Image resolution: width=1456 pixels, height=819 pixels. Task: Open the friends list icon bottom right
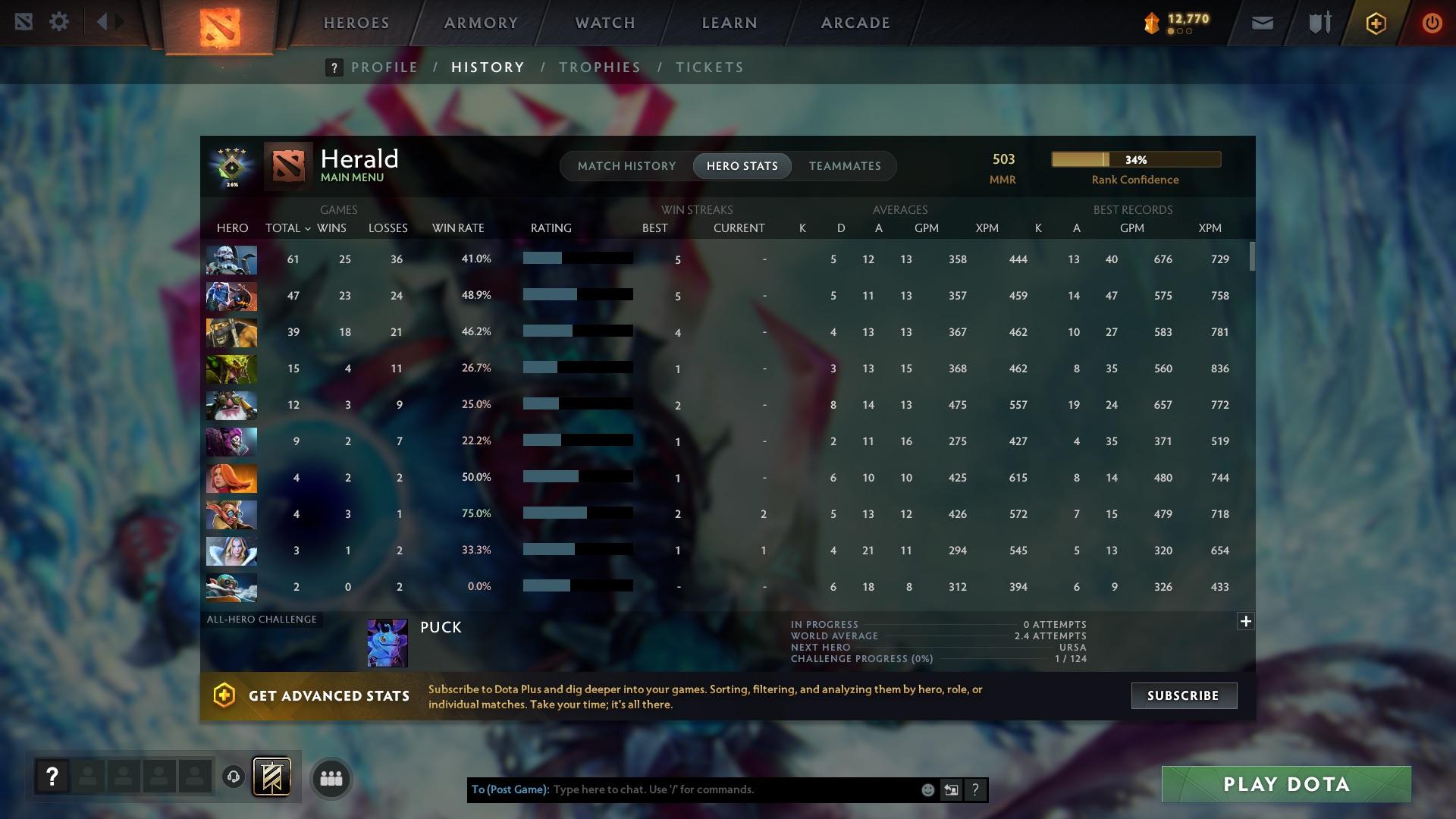[331, 777]
